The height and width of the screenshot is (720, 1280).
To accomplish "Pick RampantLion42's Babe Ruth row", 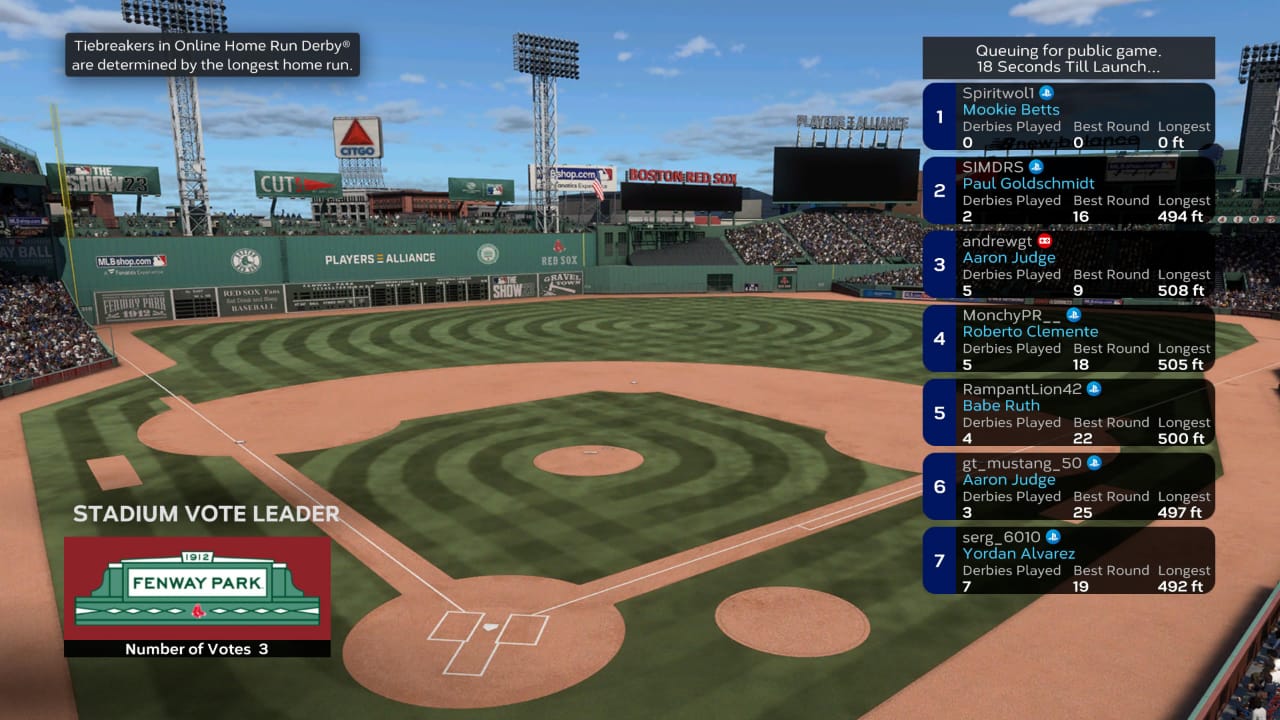I will point(1068,413).
